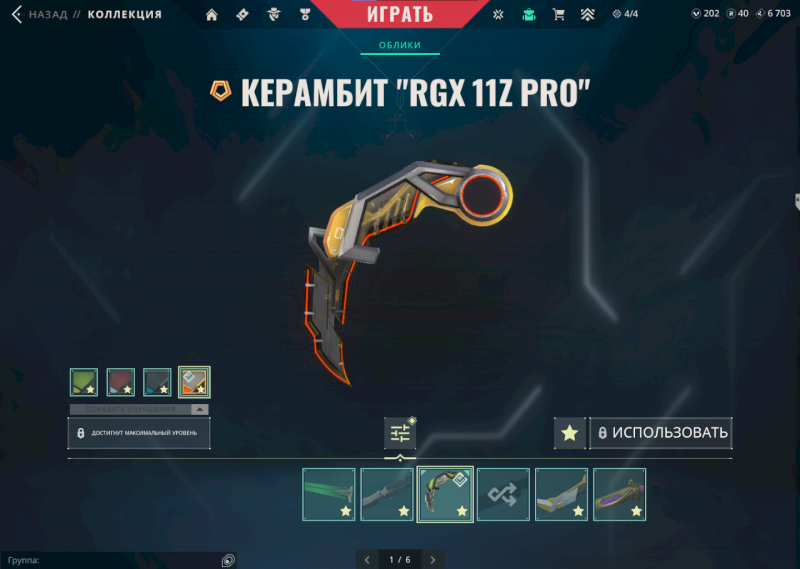Click the ОБЛИКИ tab label
The image size is (800, 569).
pyautogui.click(x=400, y=45)
